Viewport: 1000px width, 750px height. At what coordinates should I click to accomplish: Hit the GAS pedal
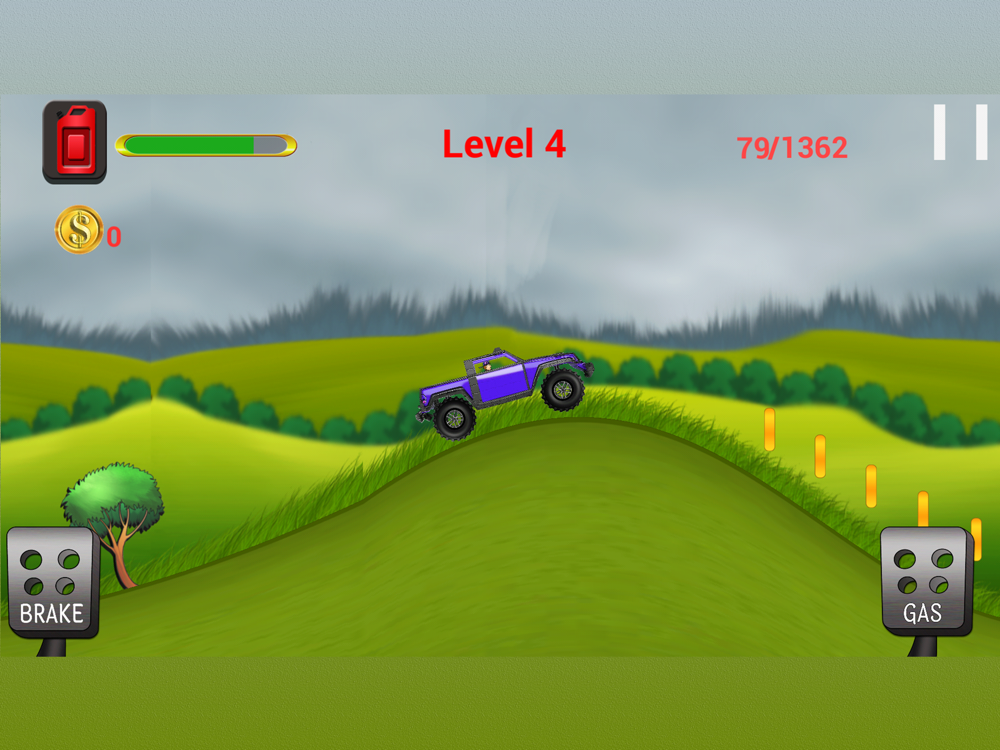tap(925, 583)
